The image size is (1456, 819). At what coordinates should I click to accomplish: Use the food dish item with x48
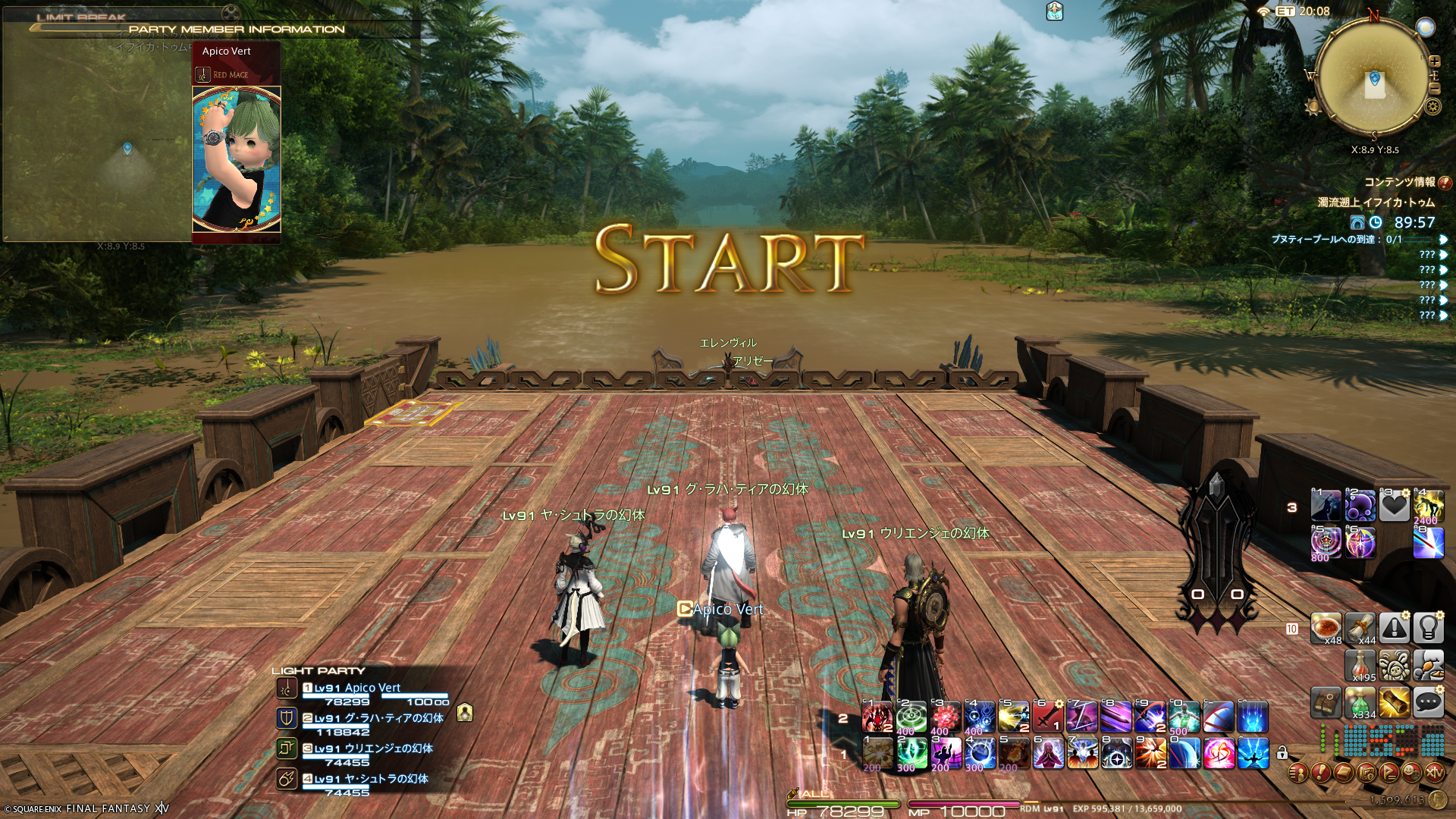pos(1326,629)
